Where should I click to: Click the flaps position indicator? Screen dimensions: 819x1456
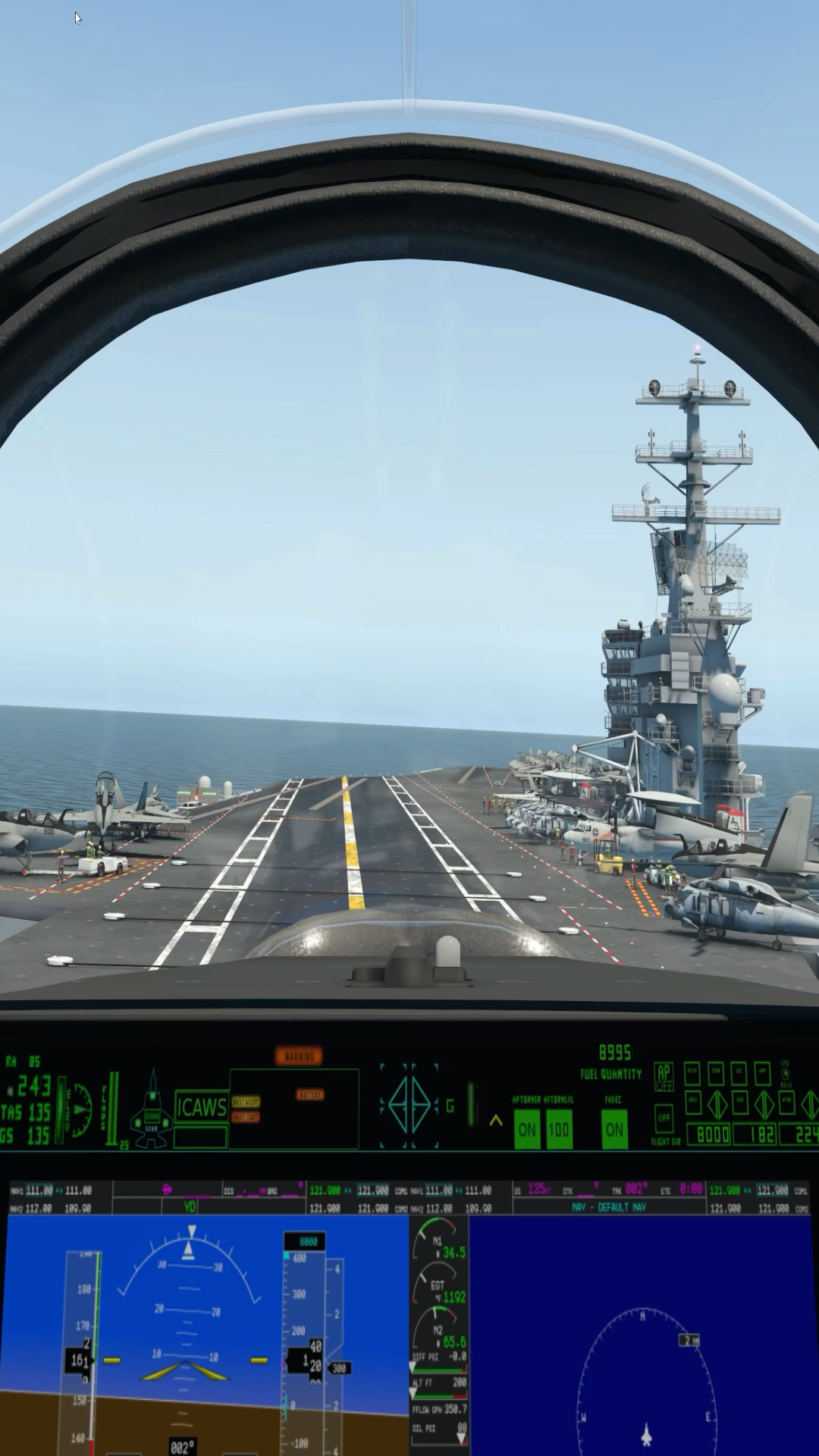[114, 1107]
